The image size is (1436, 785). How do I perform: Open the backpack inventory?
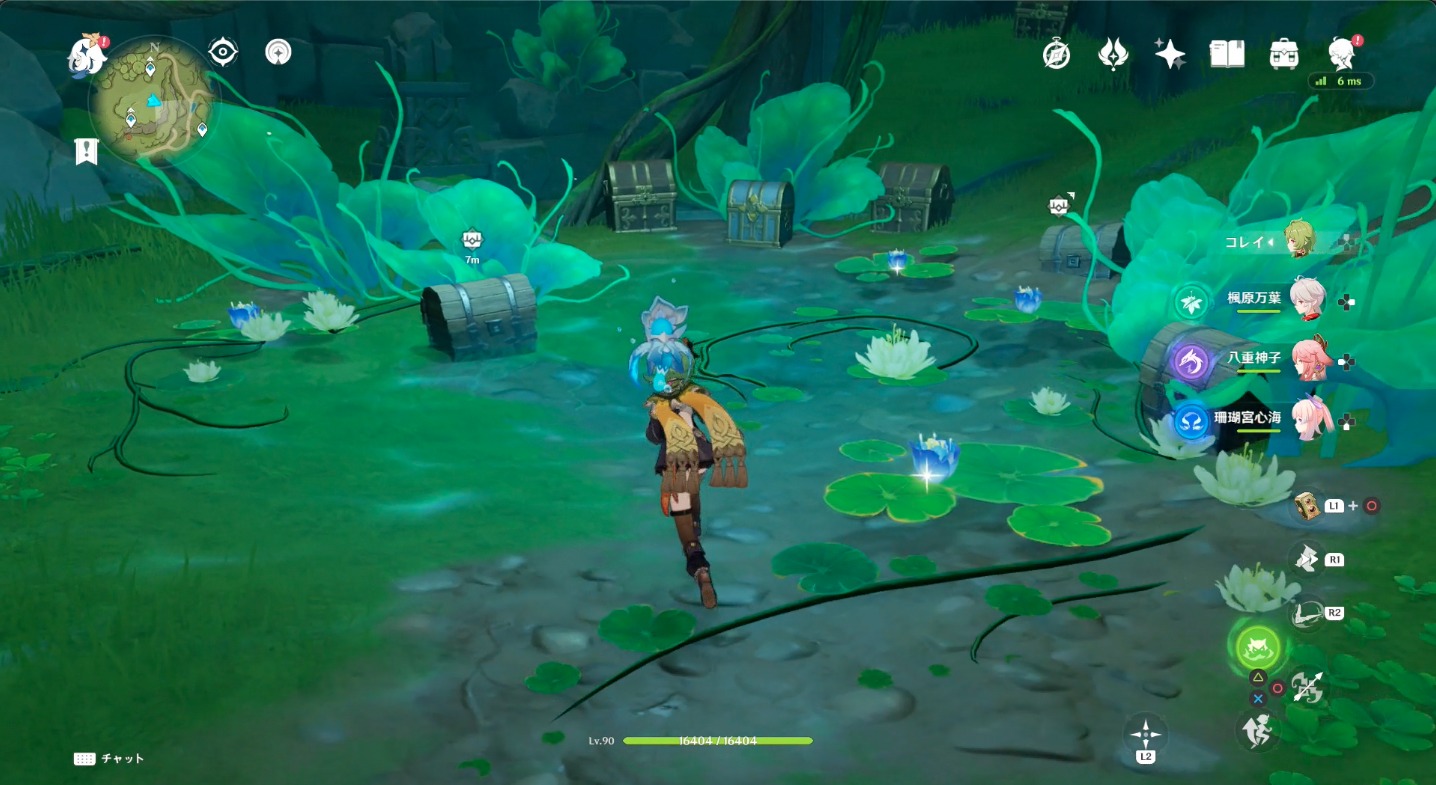(1284, 54)
